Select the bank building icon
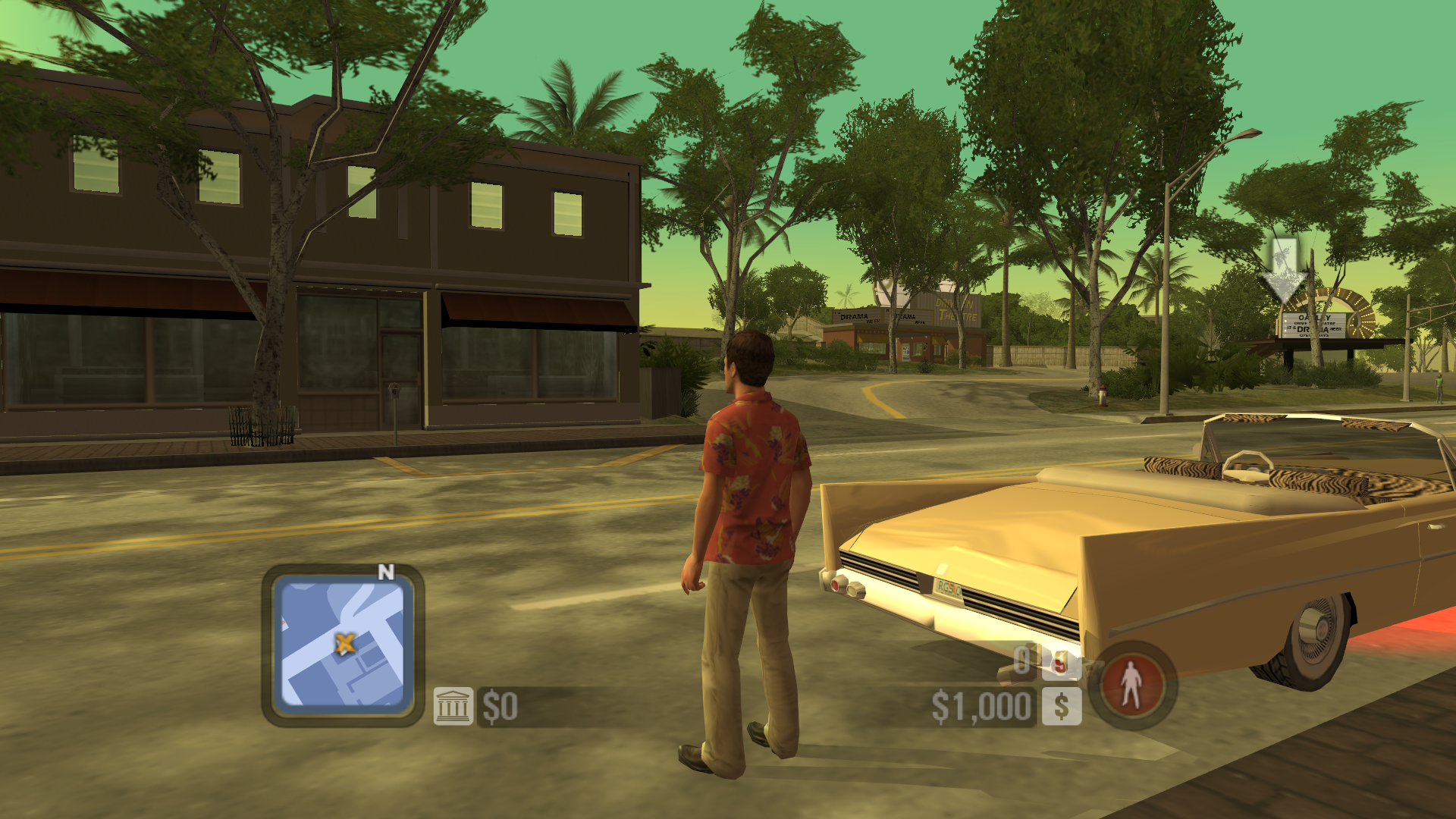Viewport: 1456px width, 819px height. (x=453, y=707)
